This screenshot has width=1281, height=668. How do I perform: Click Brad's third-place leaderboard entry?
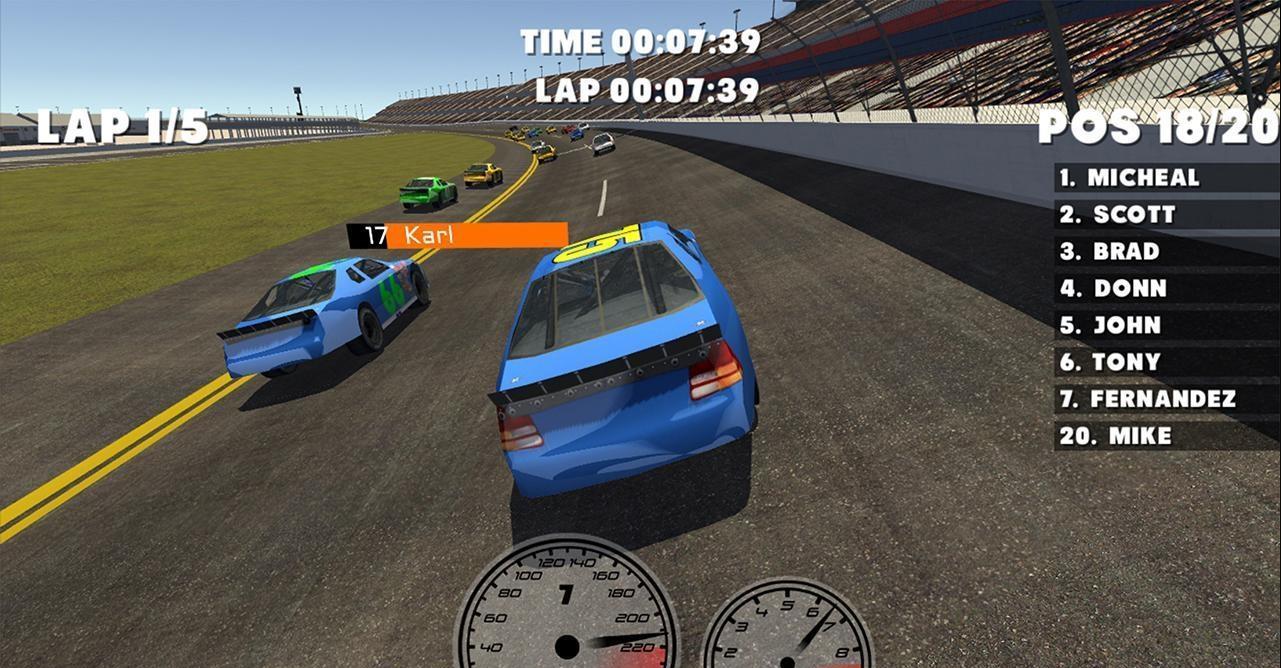pyautogui.click(x=1166, y=252)
